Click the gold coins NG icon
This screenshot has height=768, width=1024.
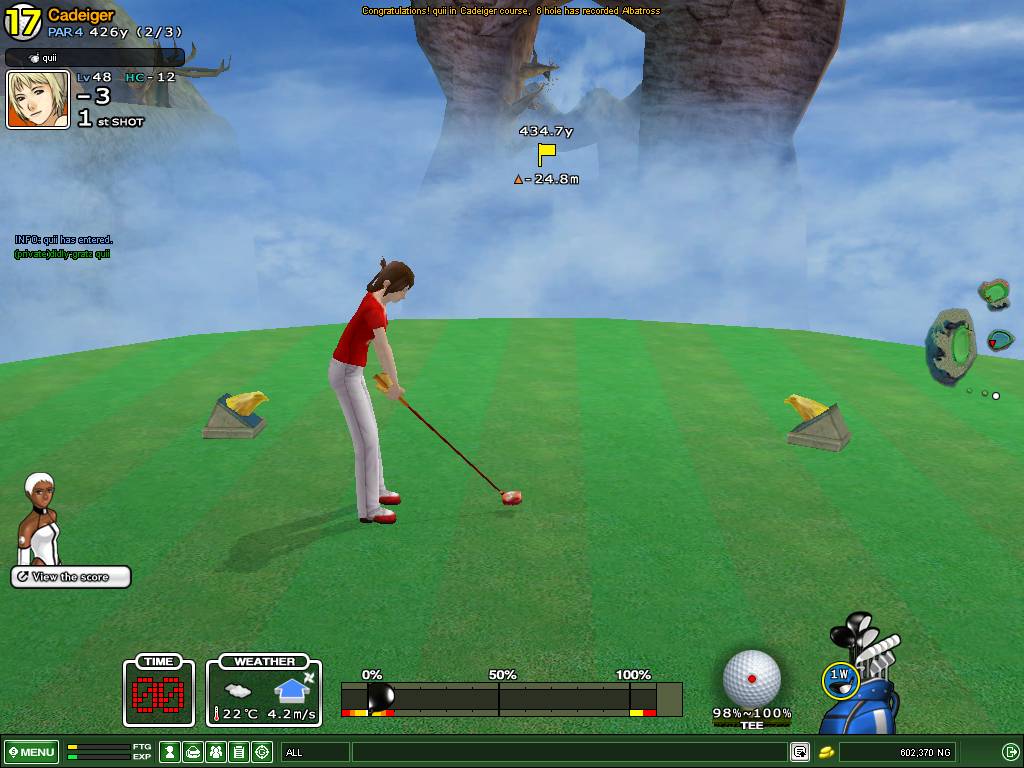click(827, 752)
